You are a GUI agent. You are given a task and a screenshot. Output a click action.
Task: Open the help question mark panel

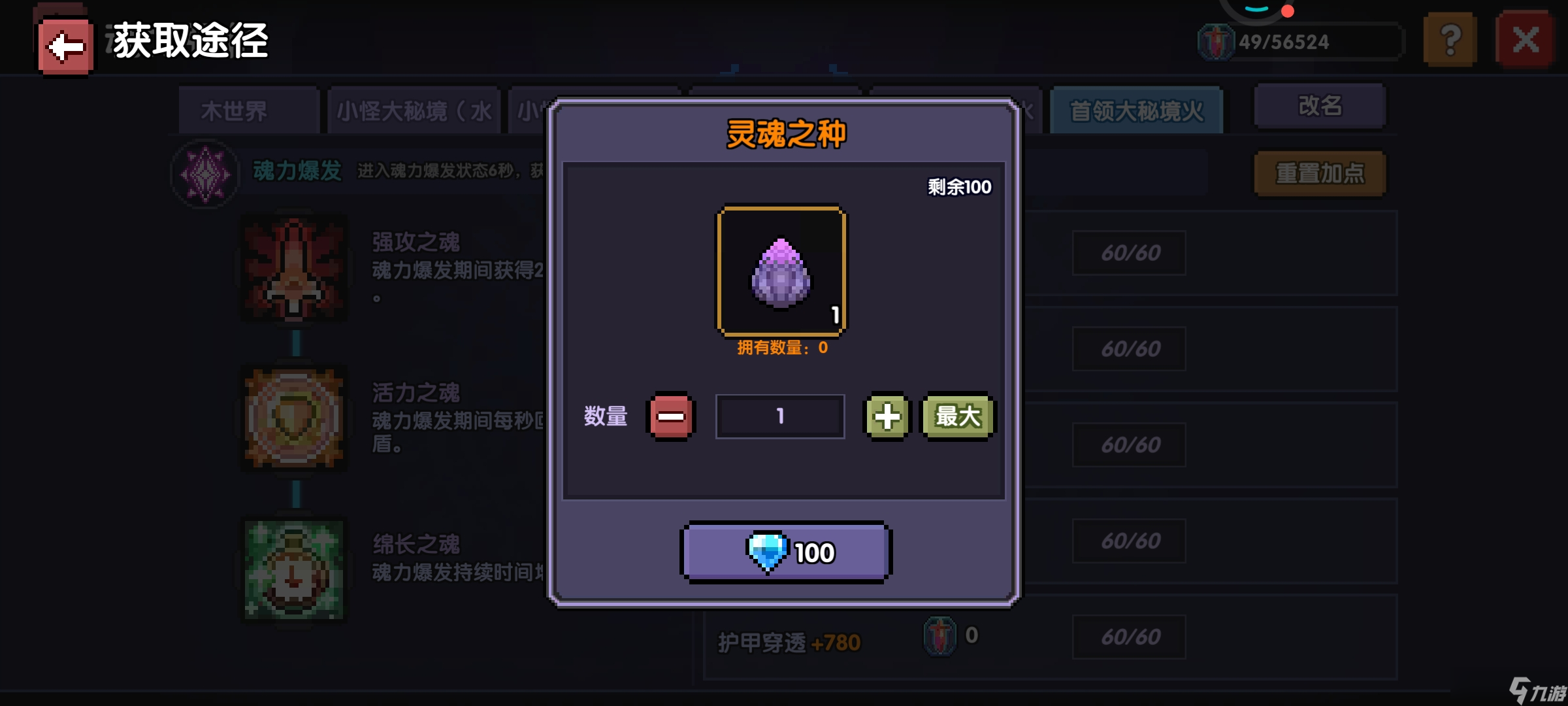click(1450, 39)
